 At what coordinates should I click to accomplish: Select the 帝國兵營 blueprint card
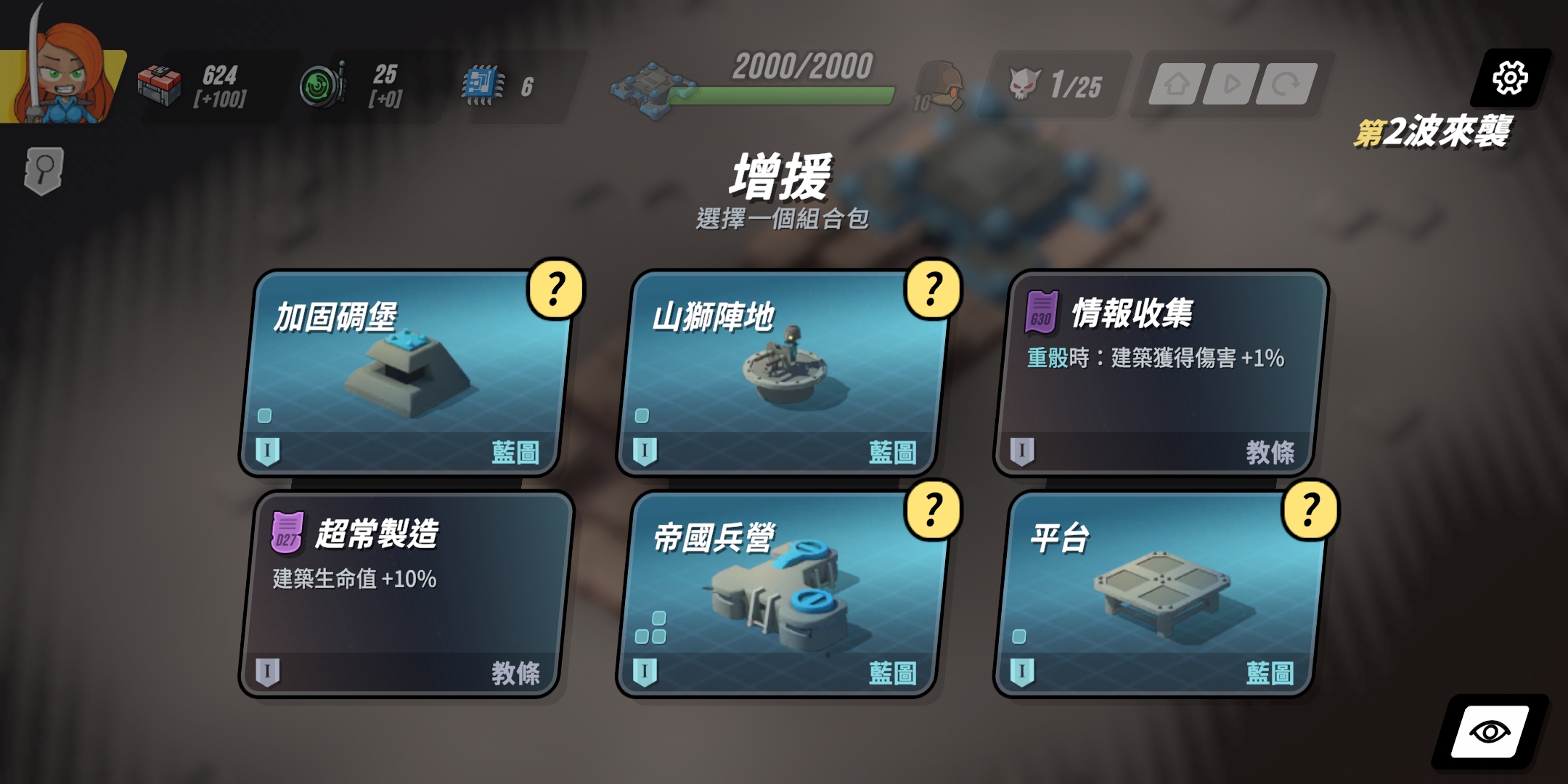coord(780,595)
